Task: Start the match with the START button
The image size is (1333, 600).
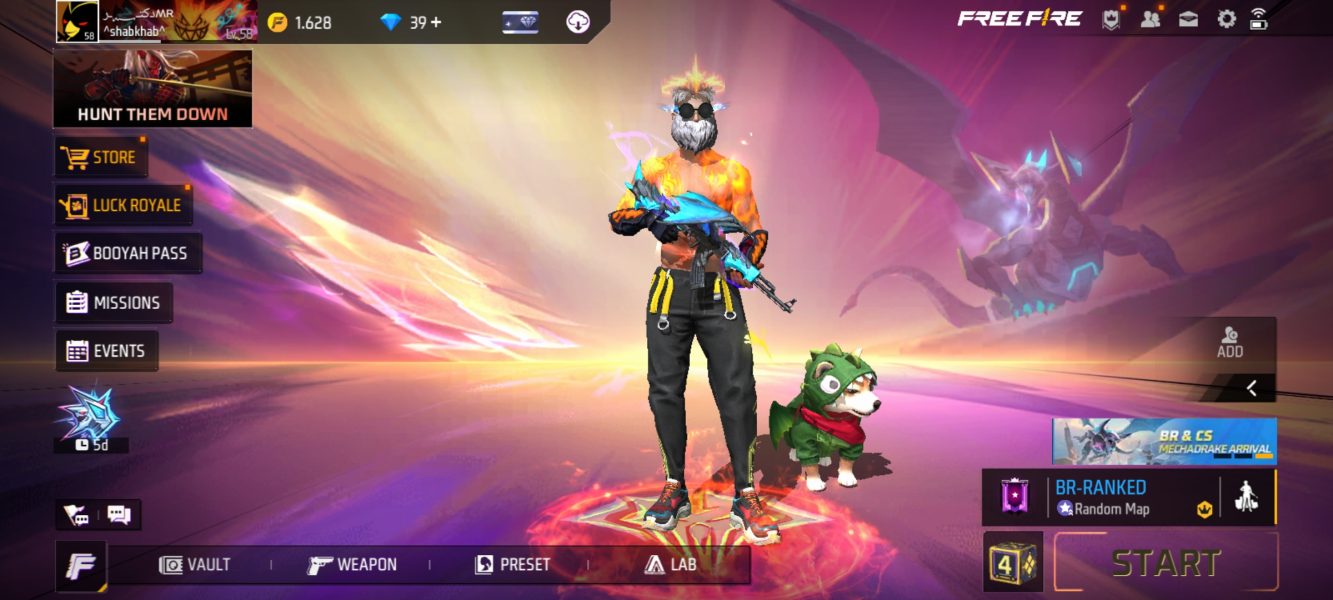Action: (1166, 563)
